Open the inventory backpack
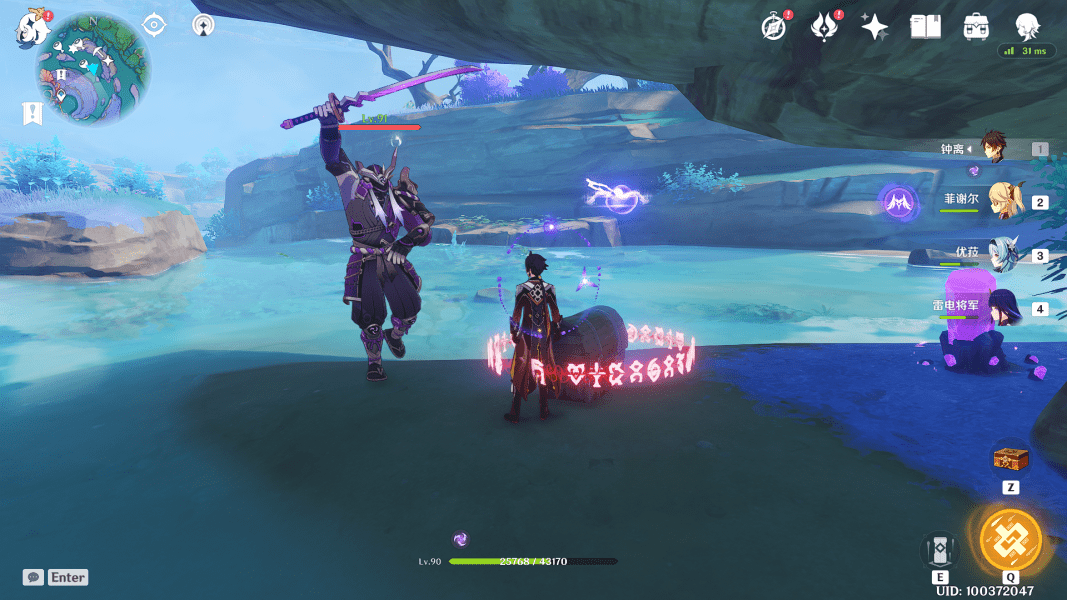Viewport: 1067px width, 600px height. 976,27
